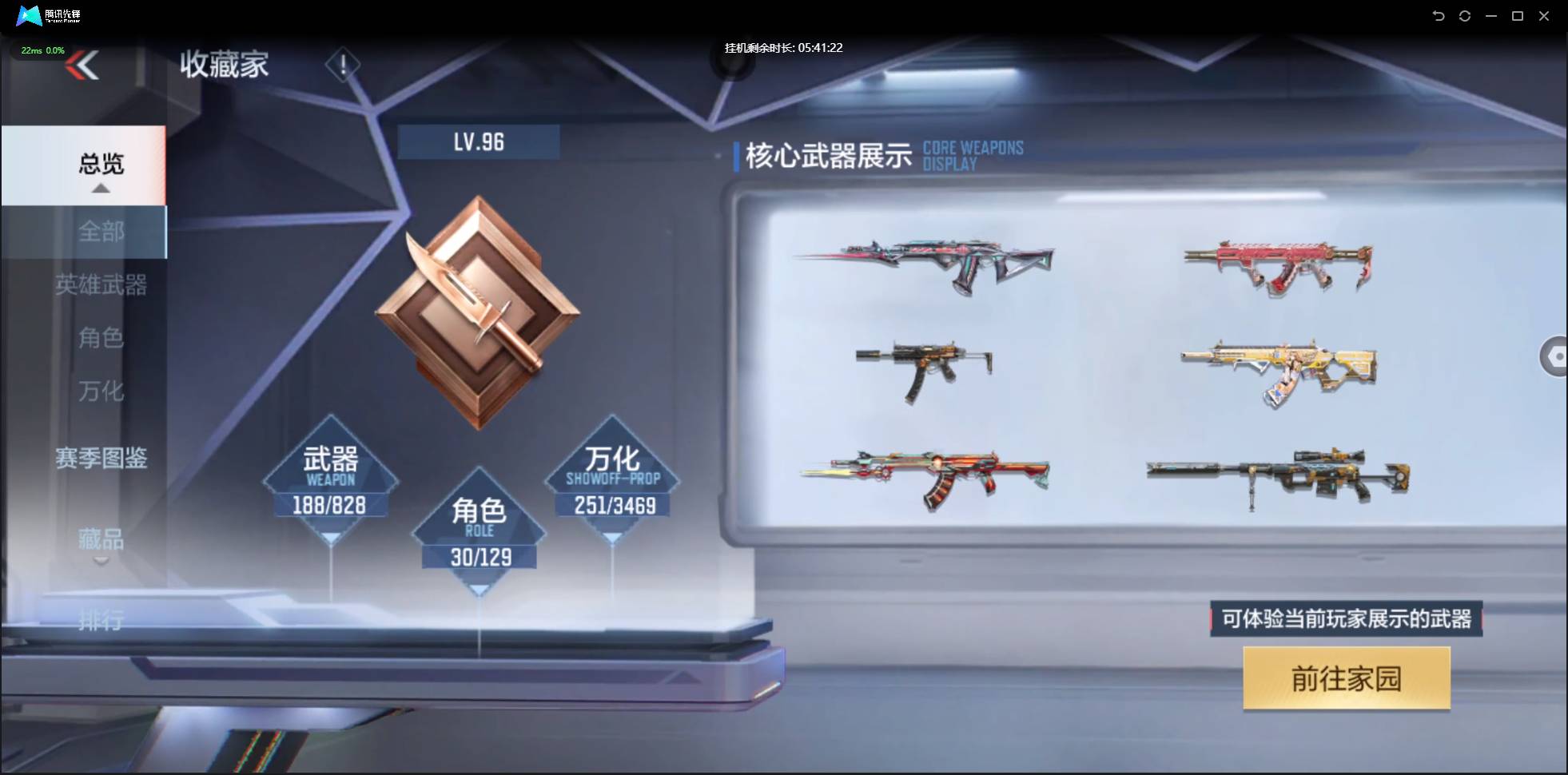Switch to the 英雄武器 sidebar category

click(x=102, y=286)
